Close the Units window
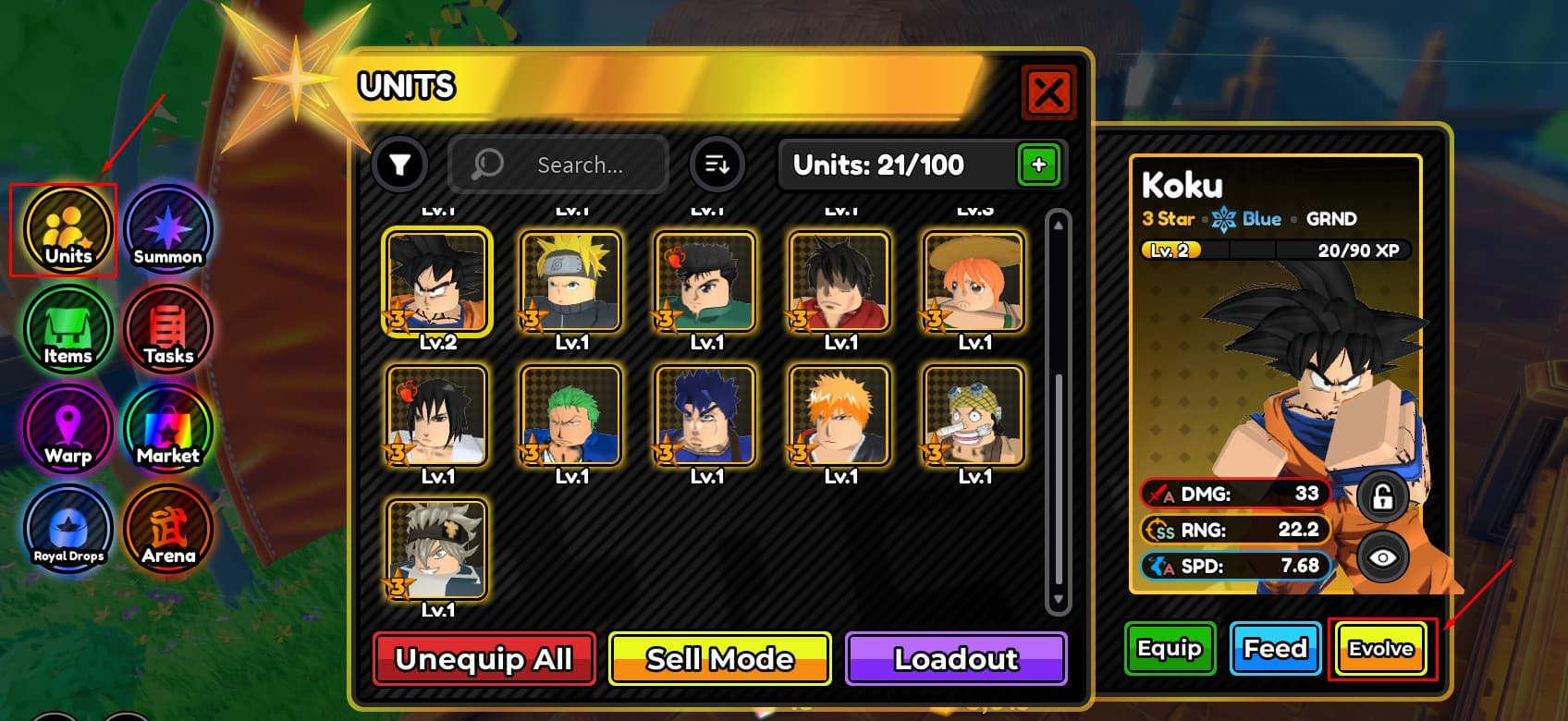This screenshot has height=721, width=1568. (x=1048, y=92)
